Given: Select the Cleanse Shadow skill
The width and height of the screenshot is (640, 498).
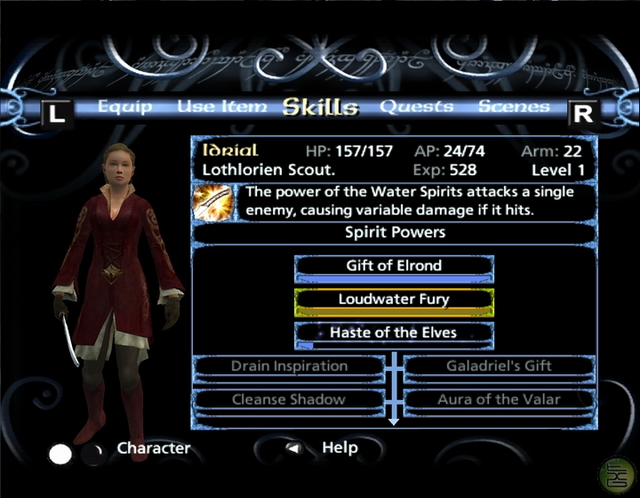Looking at the screenshot, I should [x=289, y=399].
